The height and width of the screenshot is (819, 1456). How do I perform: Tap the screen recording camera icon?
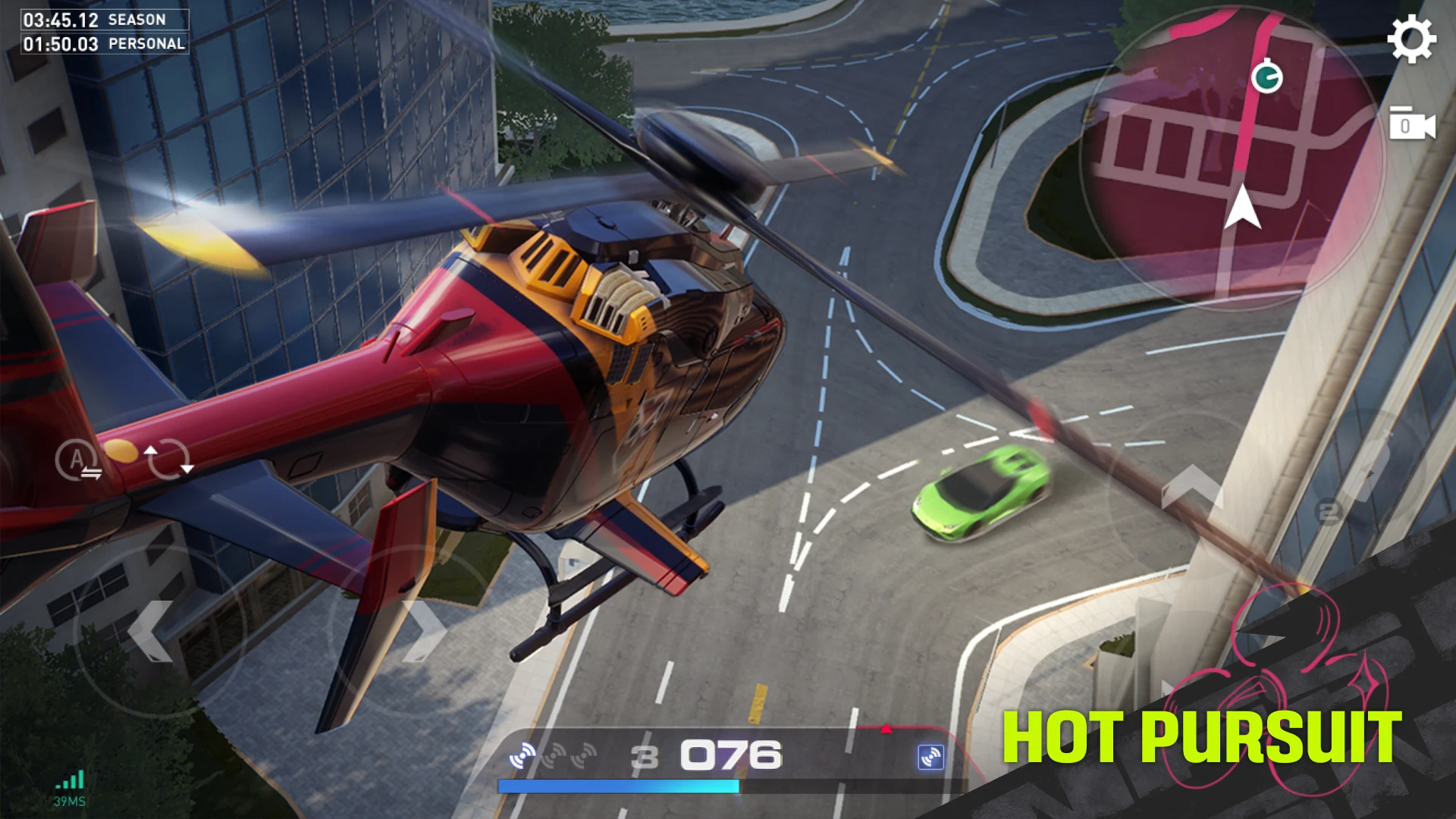pyautogui.click(x=1412, y=126)
